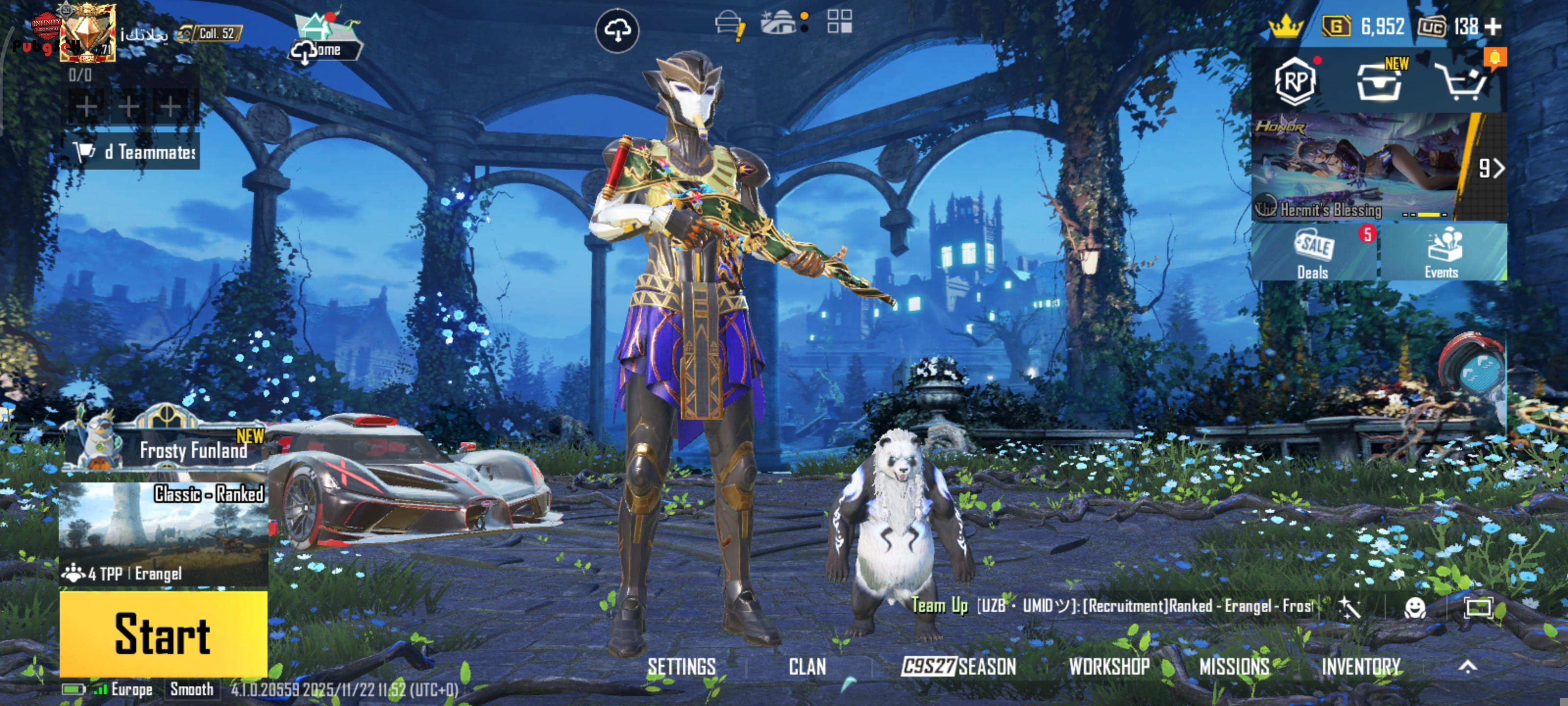Open the emote smiley face icon
The width and height of the screenshot is (1568, 706).
[1415, 607]
